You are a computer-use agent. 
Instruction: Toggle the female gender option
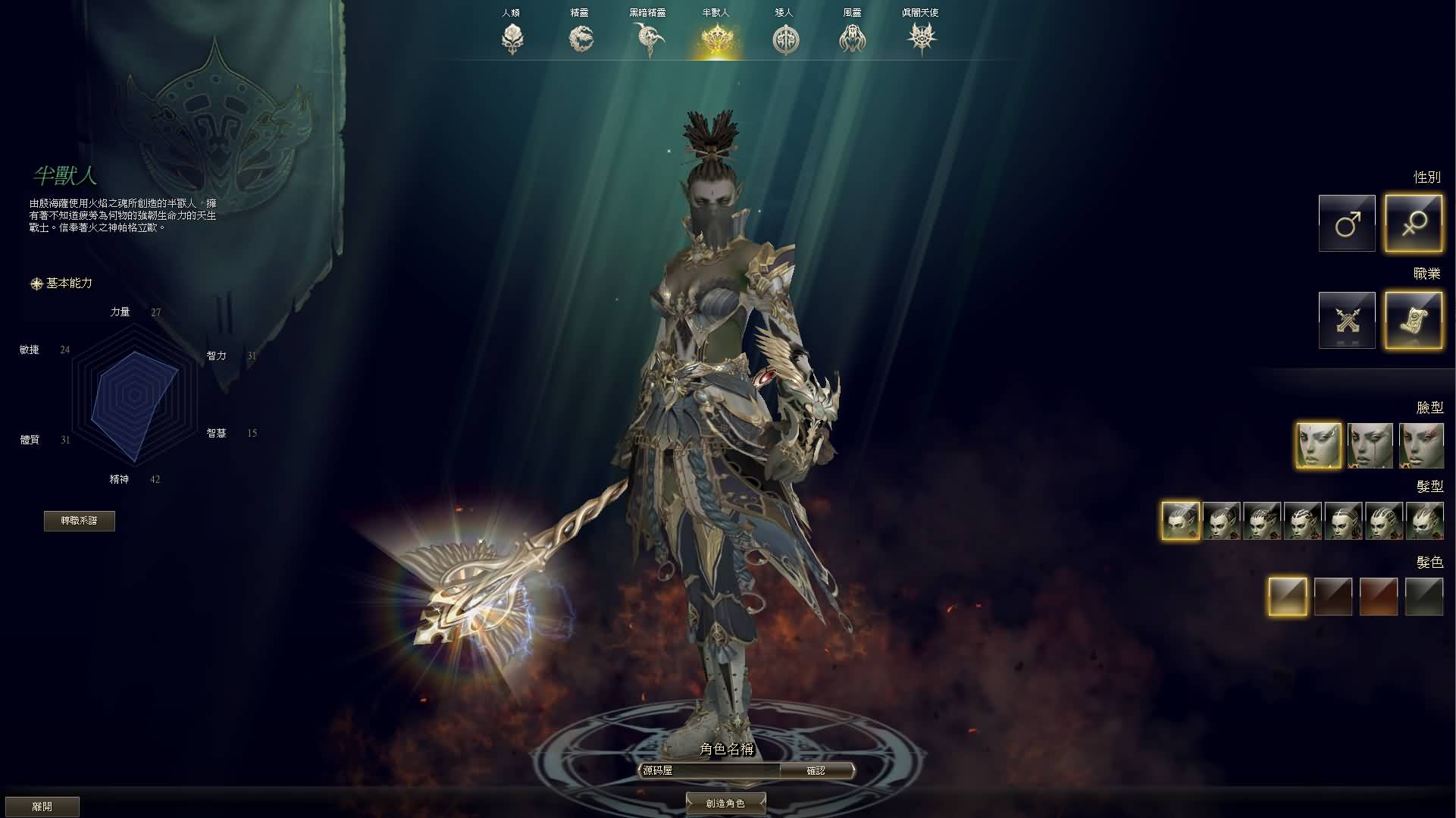point(1414,223)
